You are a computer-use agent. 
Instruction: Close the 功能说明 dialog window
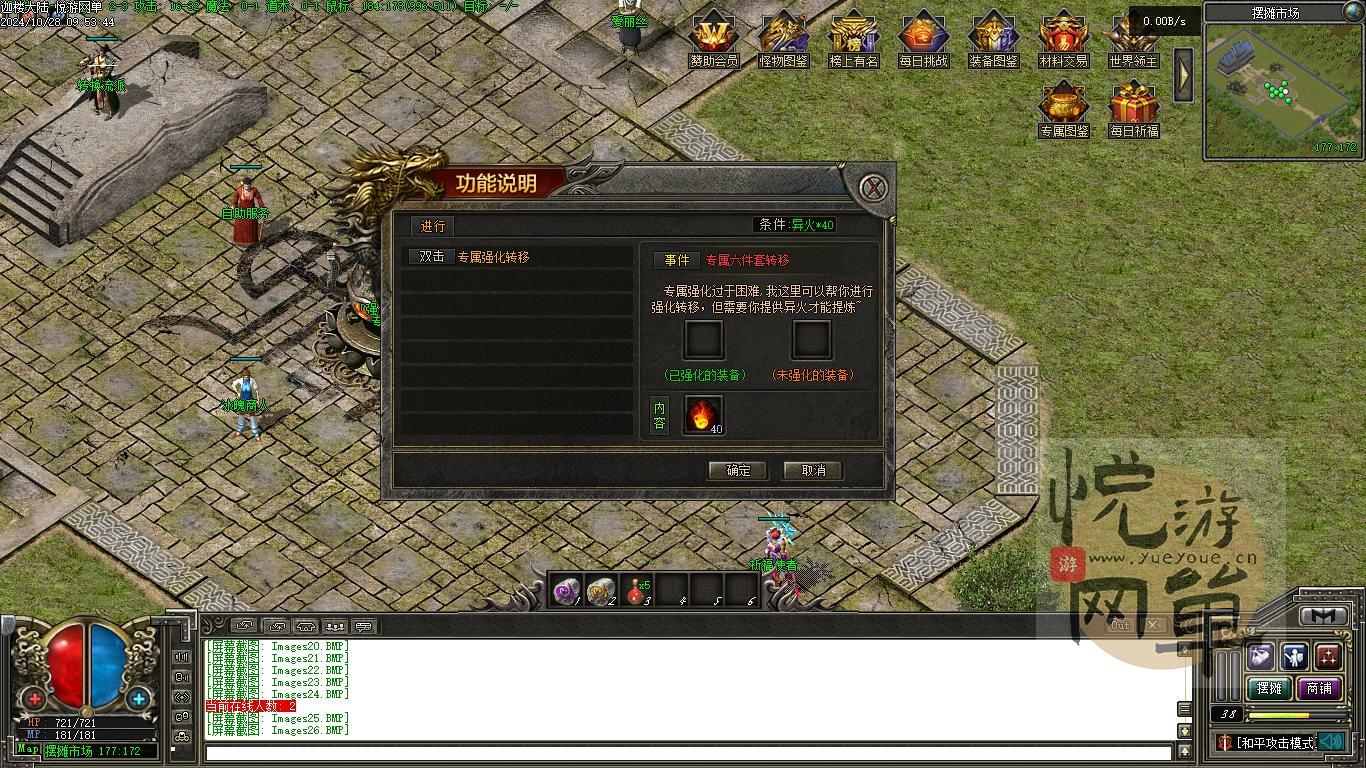tap(874, 188)
